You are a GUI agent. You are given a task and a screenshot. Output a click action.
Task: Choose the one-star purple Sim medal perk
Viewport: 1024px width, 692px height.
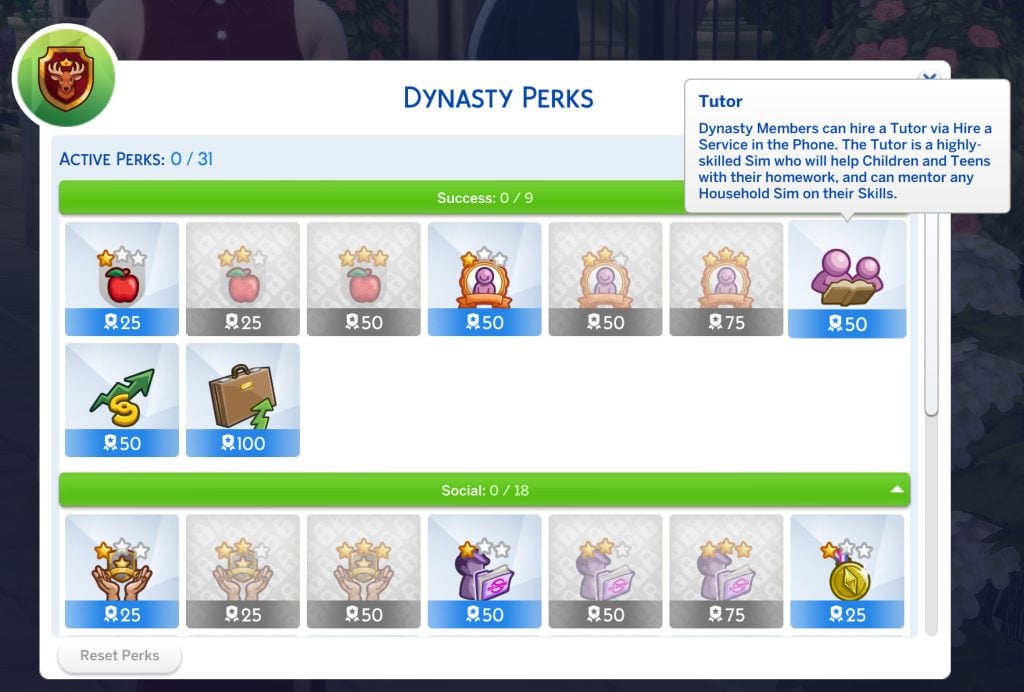point(485,279)
